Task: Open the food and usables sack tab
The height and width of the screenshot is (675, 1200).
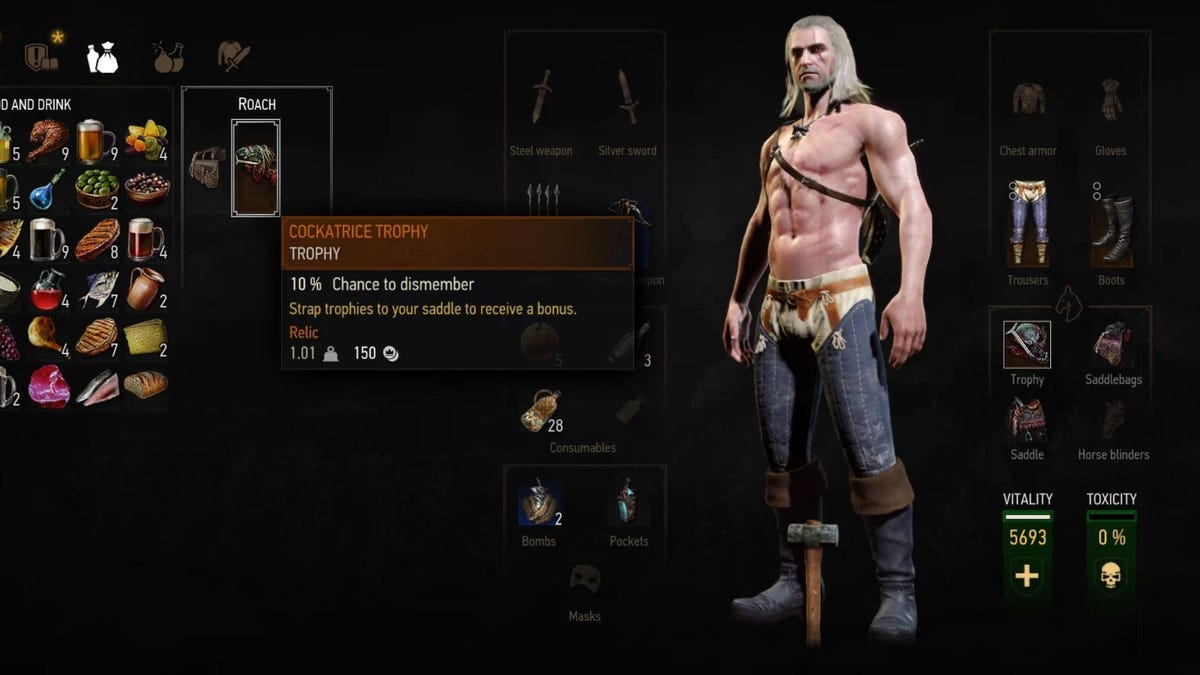Action: point(102,58)
